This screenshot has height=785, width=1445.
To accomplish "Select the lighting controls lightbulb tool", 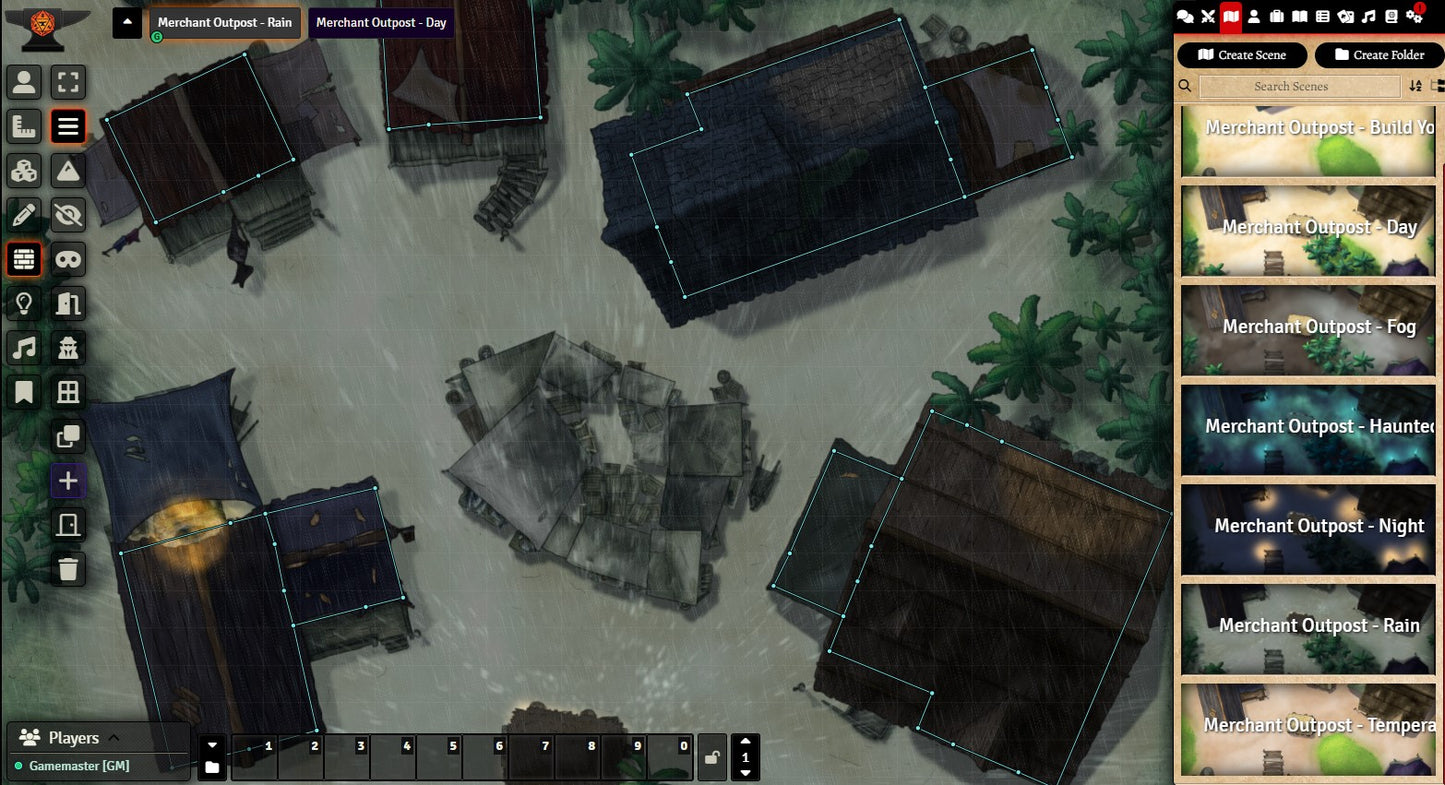I will coord(24,303).
